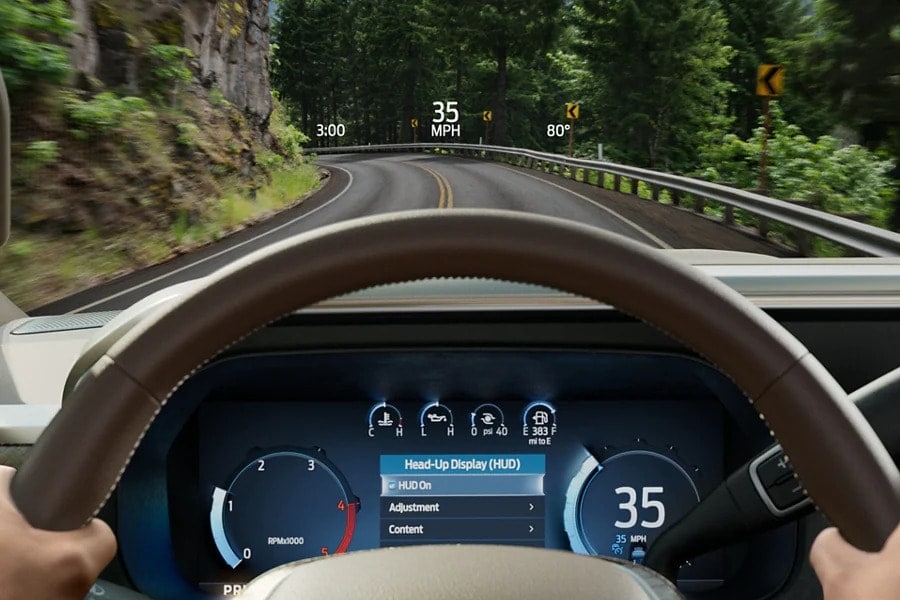Open the Content submenu
Image resolution: width=900 pixels, height=600 pixels.
(462, 529)
